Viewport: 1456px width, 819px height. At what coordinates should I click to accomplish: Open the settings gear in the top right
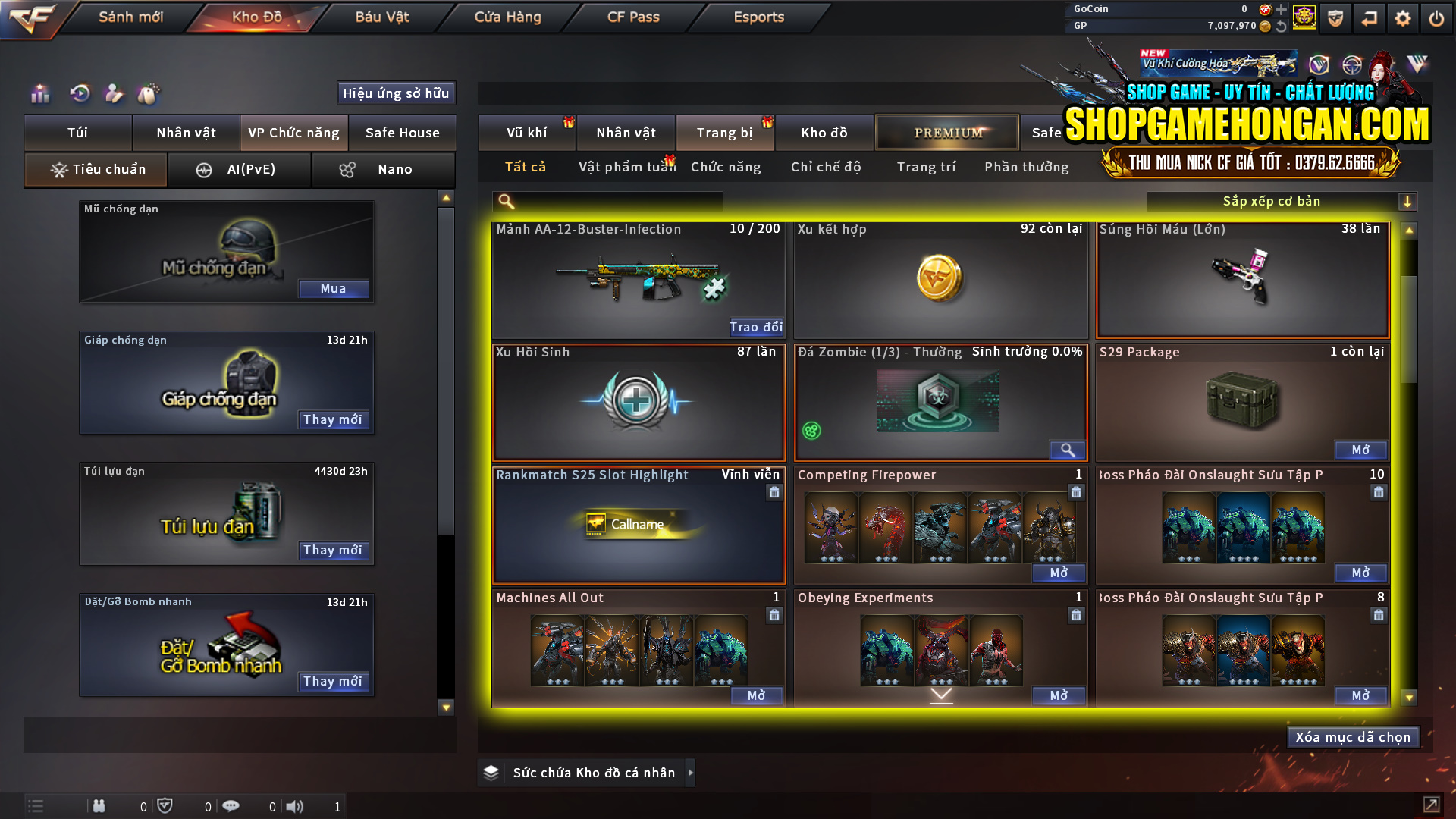pyautogui.click(x=1403, y=18)
